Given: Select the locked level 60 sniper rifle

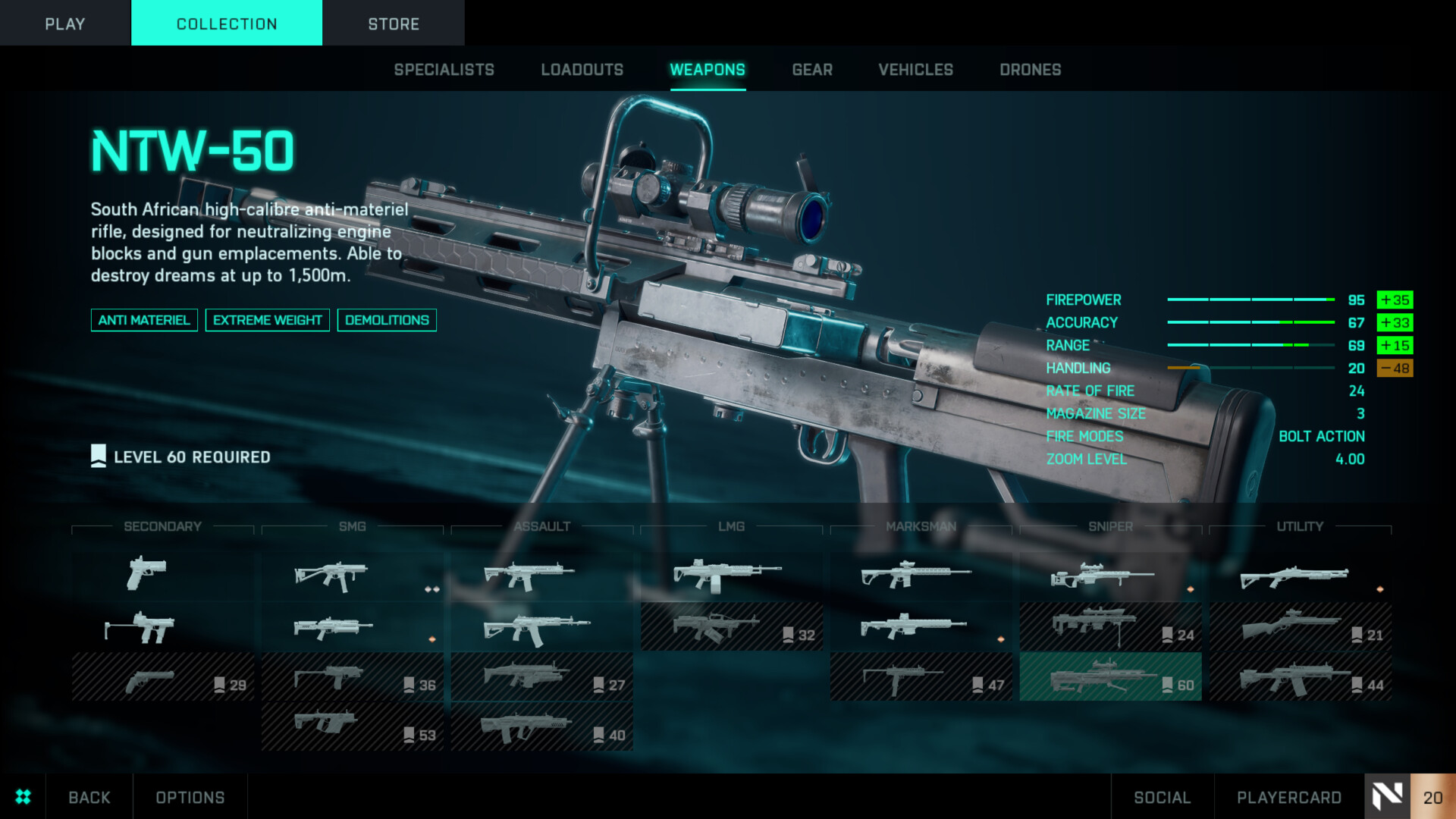Looking at the screenshot, I should pos(1110,676).
